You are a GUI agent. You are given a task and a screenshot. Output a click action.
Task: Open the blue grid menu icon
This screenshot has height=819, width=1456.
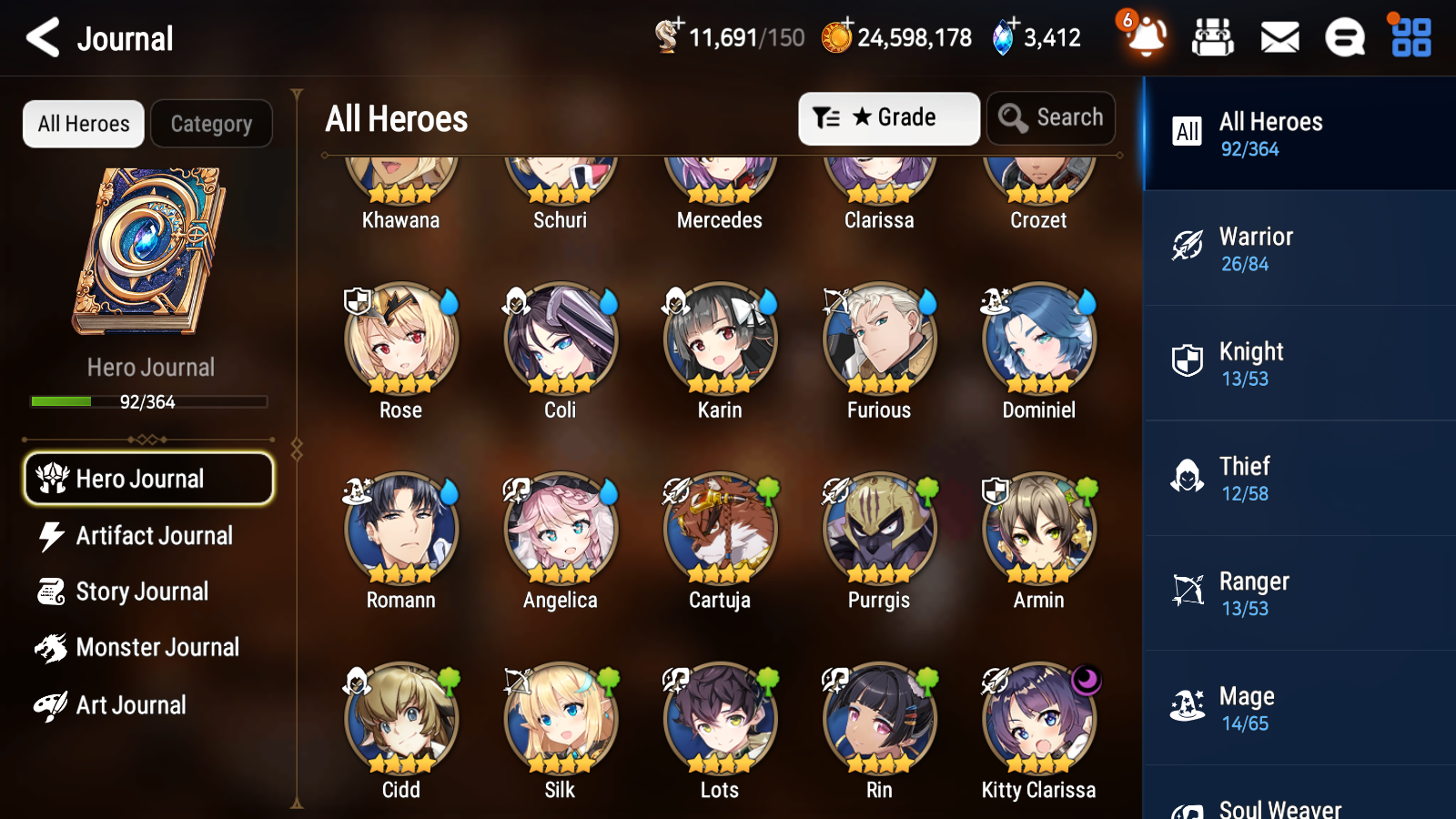(1409, 37)
